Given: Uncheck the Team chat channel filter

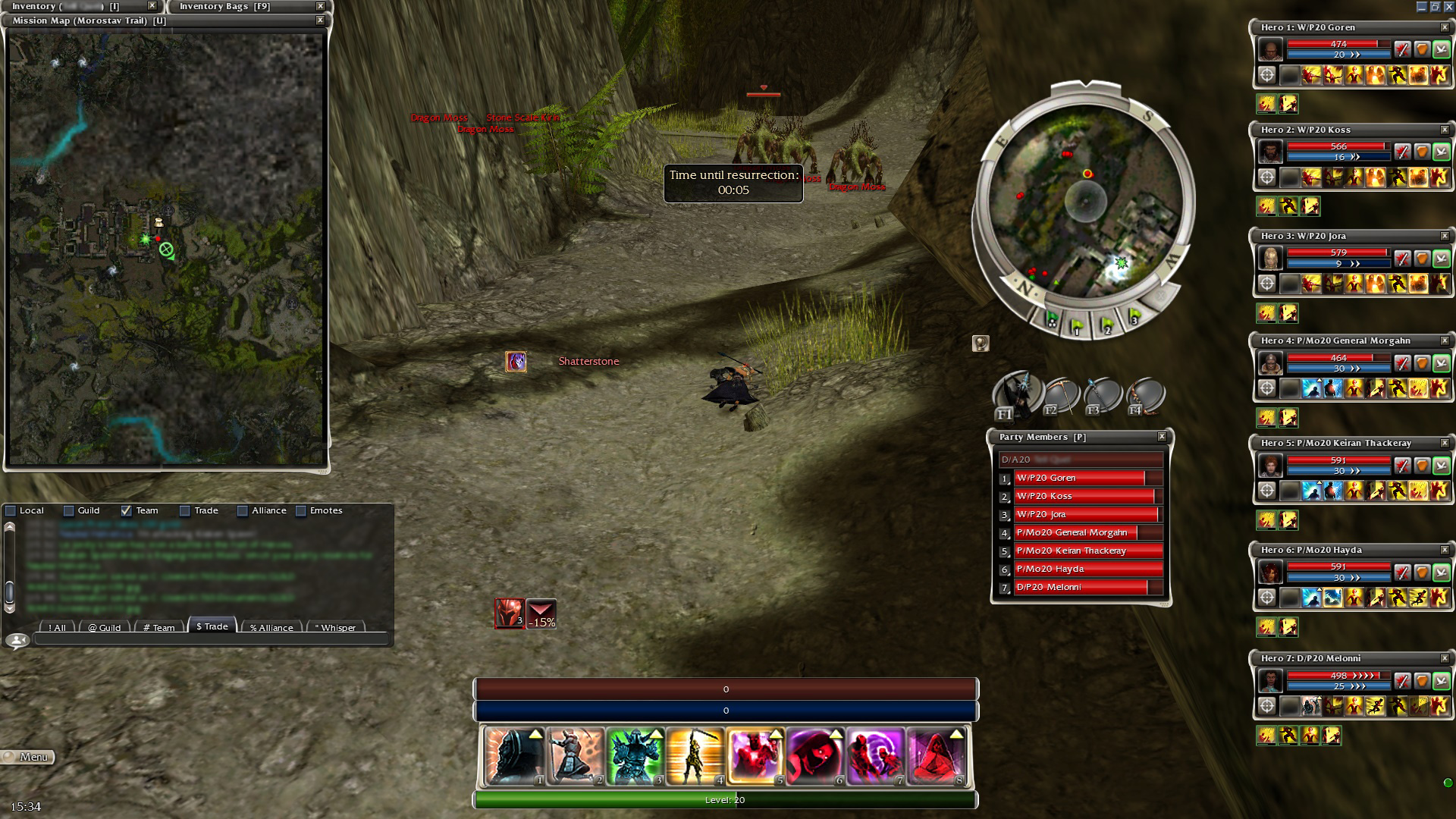Looking at the screenshot, I should pyautogui.click(x=127, y=511).
